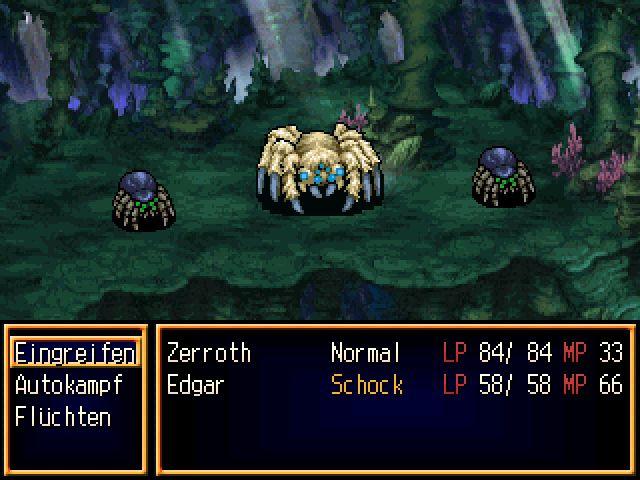Pick the Flüchten option to escape

pos(63,417)
